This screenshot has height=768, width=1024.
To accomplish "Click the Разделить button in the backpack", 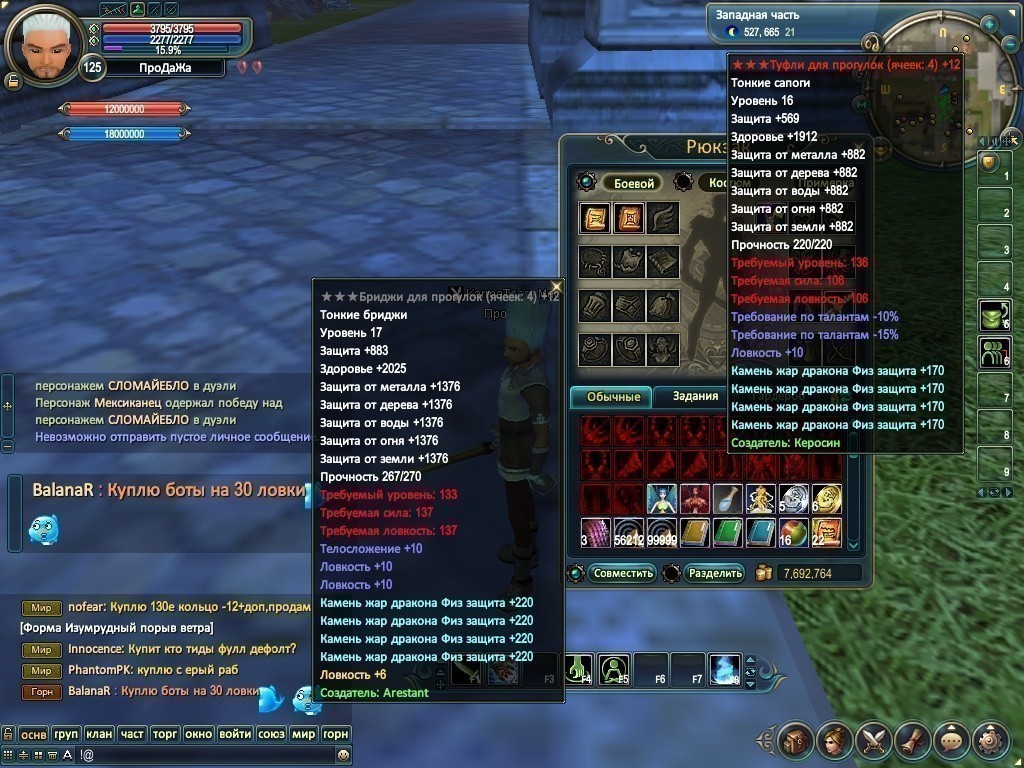I will pyautogui.click(x=715, y=573).
